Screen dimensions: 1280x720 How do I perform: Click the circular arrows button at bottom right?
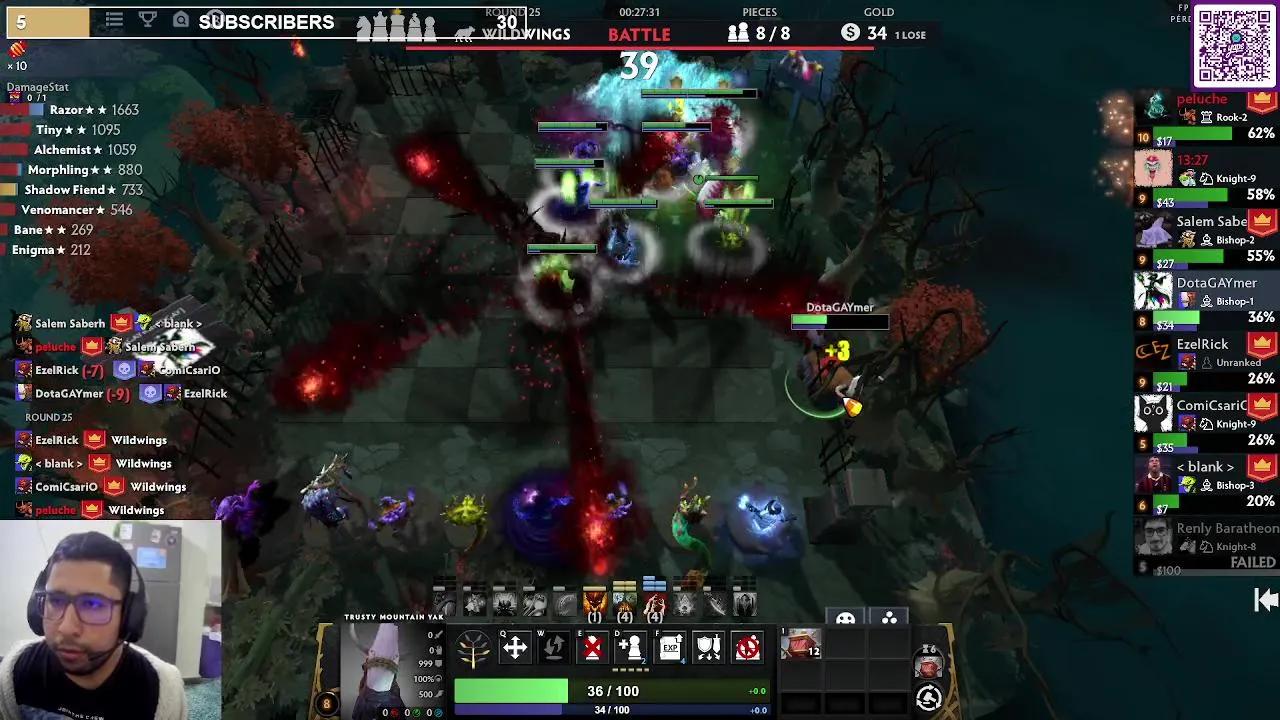tap(929, 697)
